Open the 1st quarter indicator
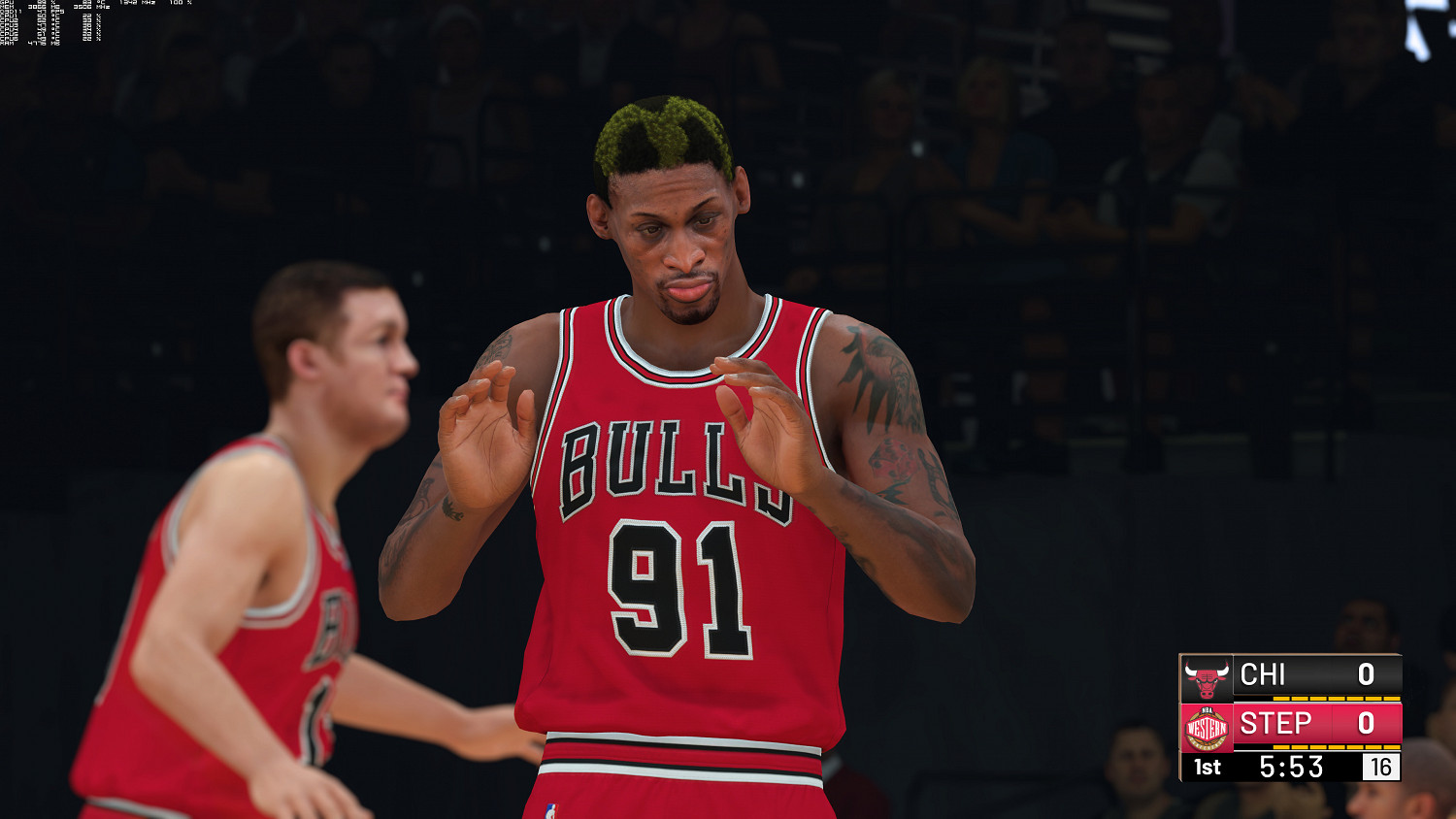 [x=1207, y=766]
